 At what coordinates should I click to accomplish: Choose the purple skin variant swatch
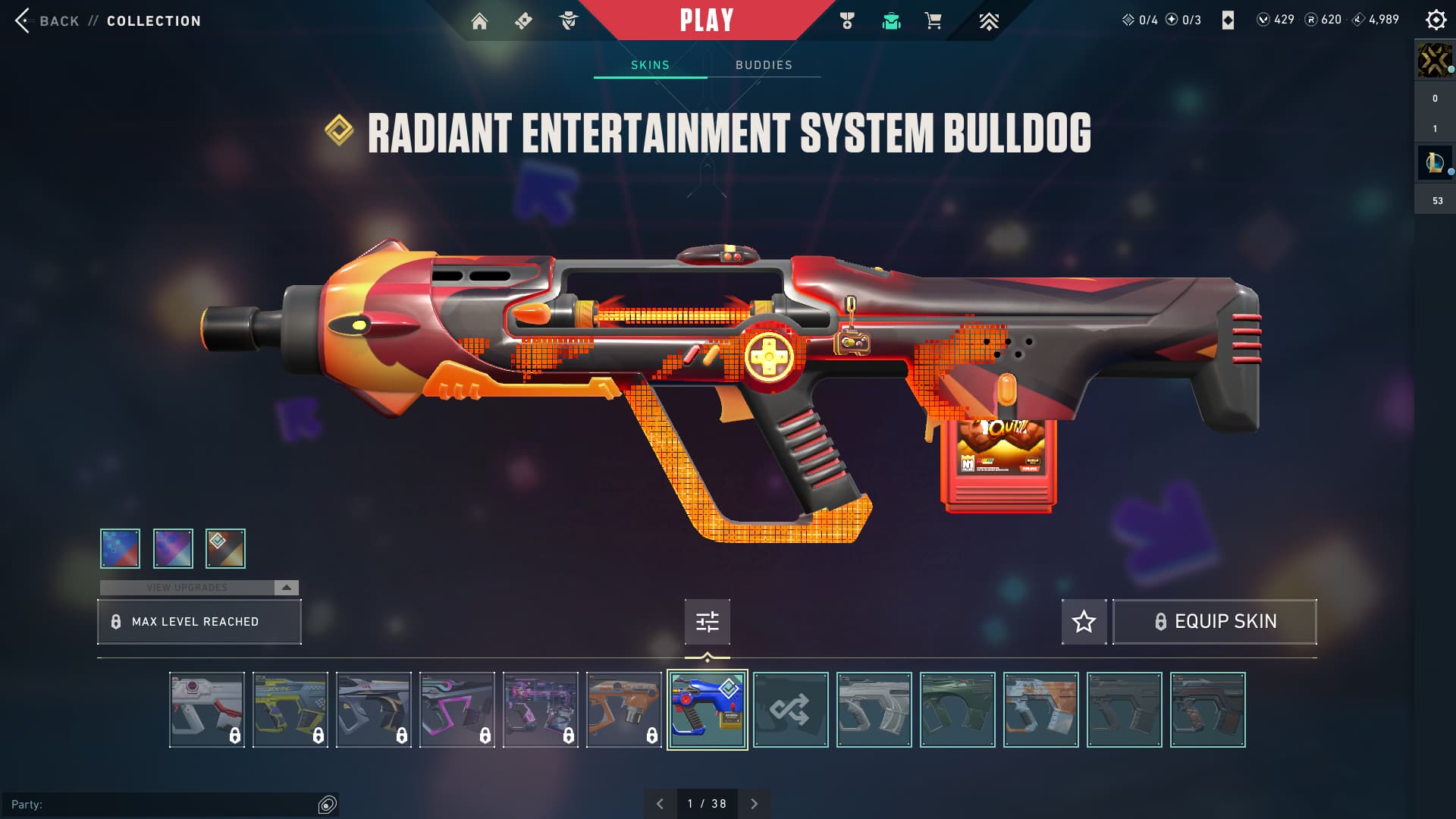click(x=173, y=548)
